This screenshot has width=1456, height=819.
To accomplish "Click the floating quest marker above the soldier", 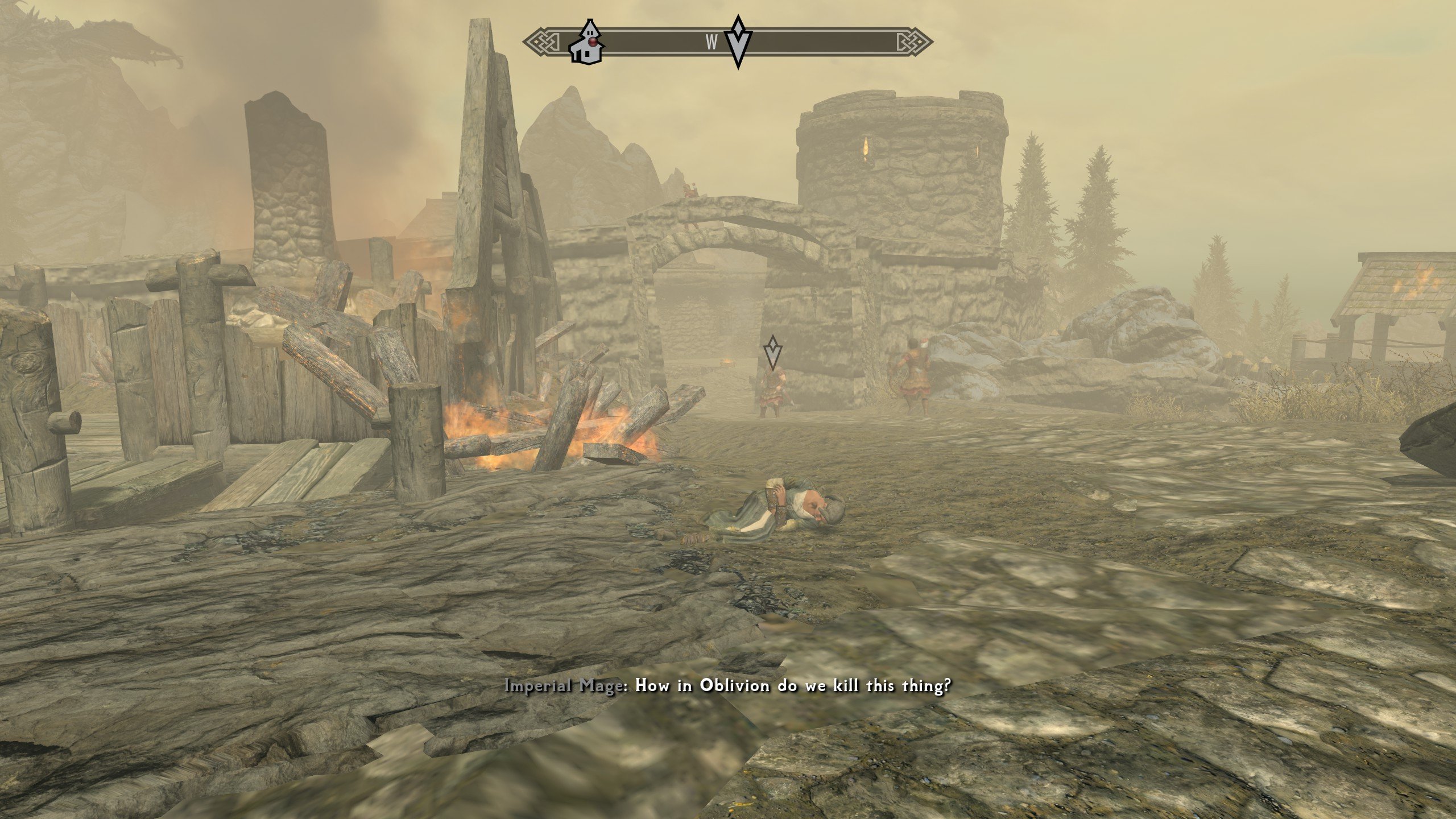I will [772, 352].
